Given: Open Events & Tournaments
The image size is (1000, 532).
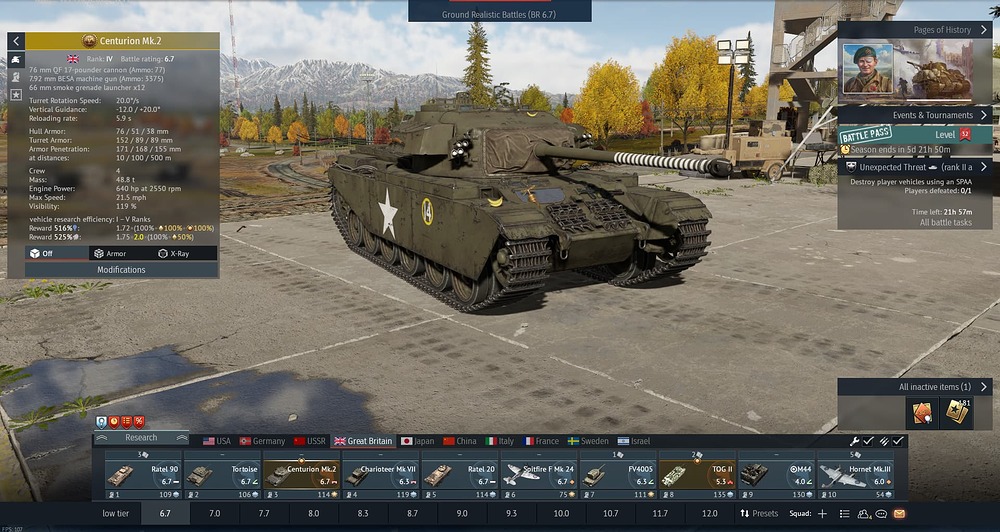Looking at the screenshot, I should [914, 115].
